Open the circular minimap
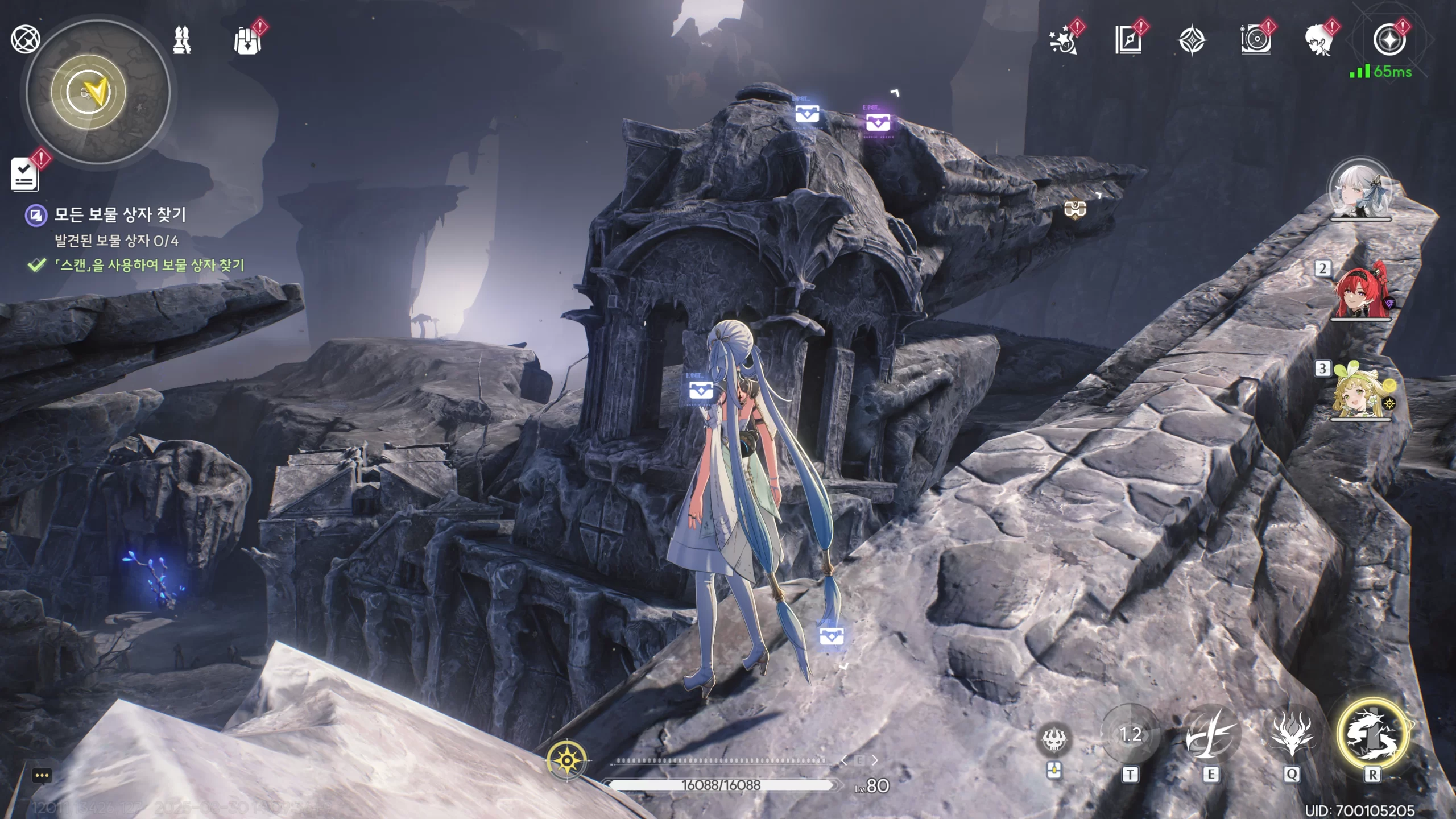This screenshot has width=1456, height=819. click(x=98, y=92)
